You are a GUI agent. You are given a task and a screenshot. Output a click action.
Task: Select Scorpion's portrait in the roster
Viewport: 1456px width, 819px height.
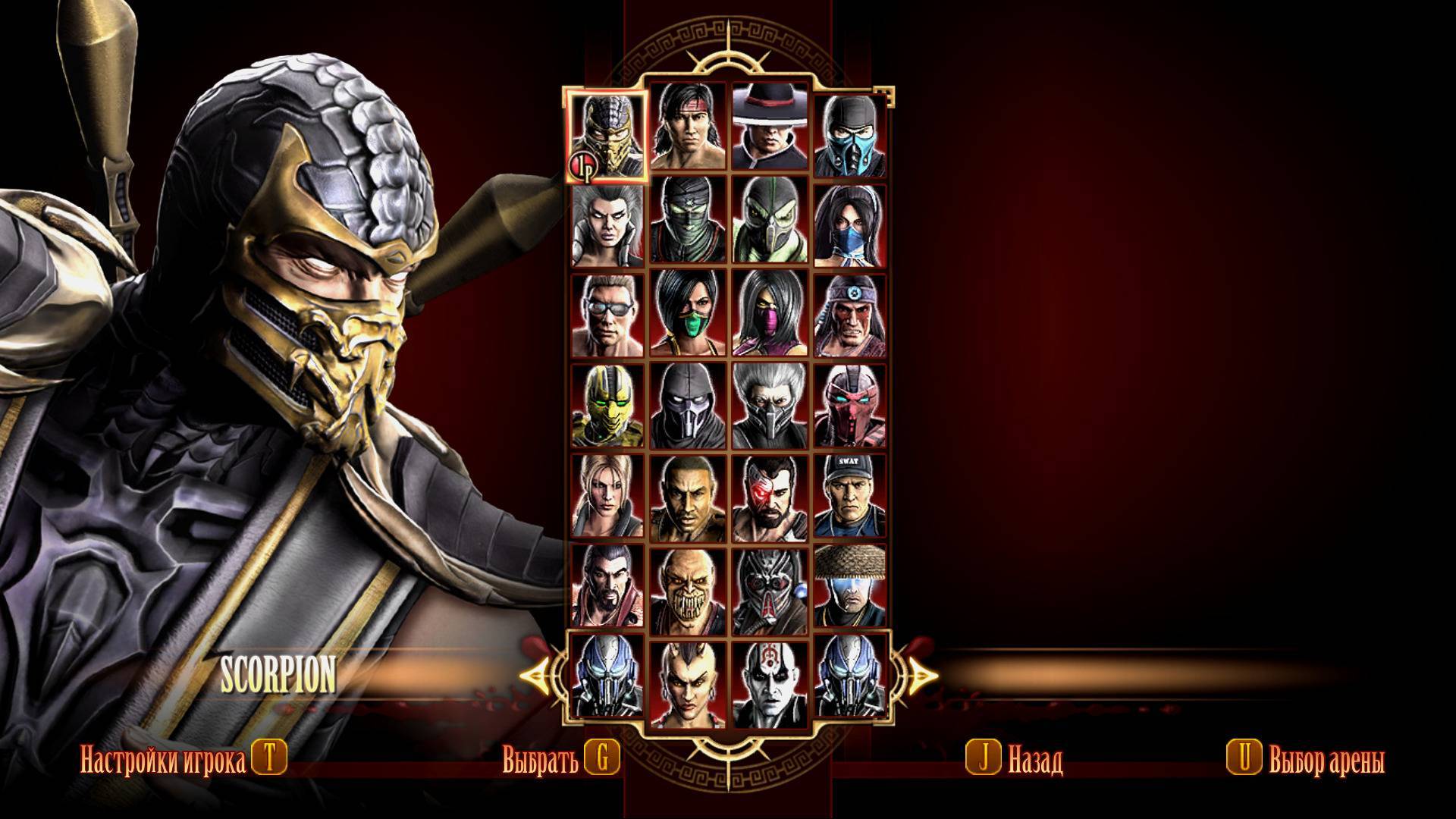point(607,136)
